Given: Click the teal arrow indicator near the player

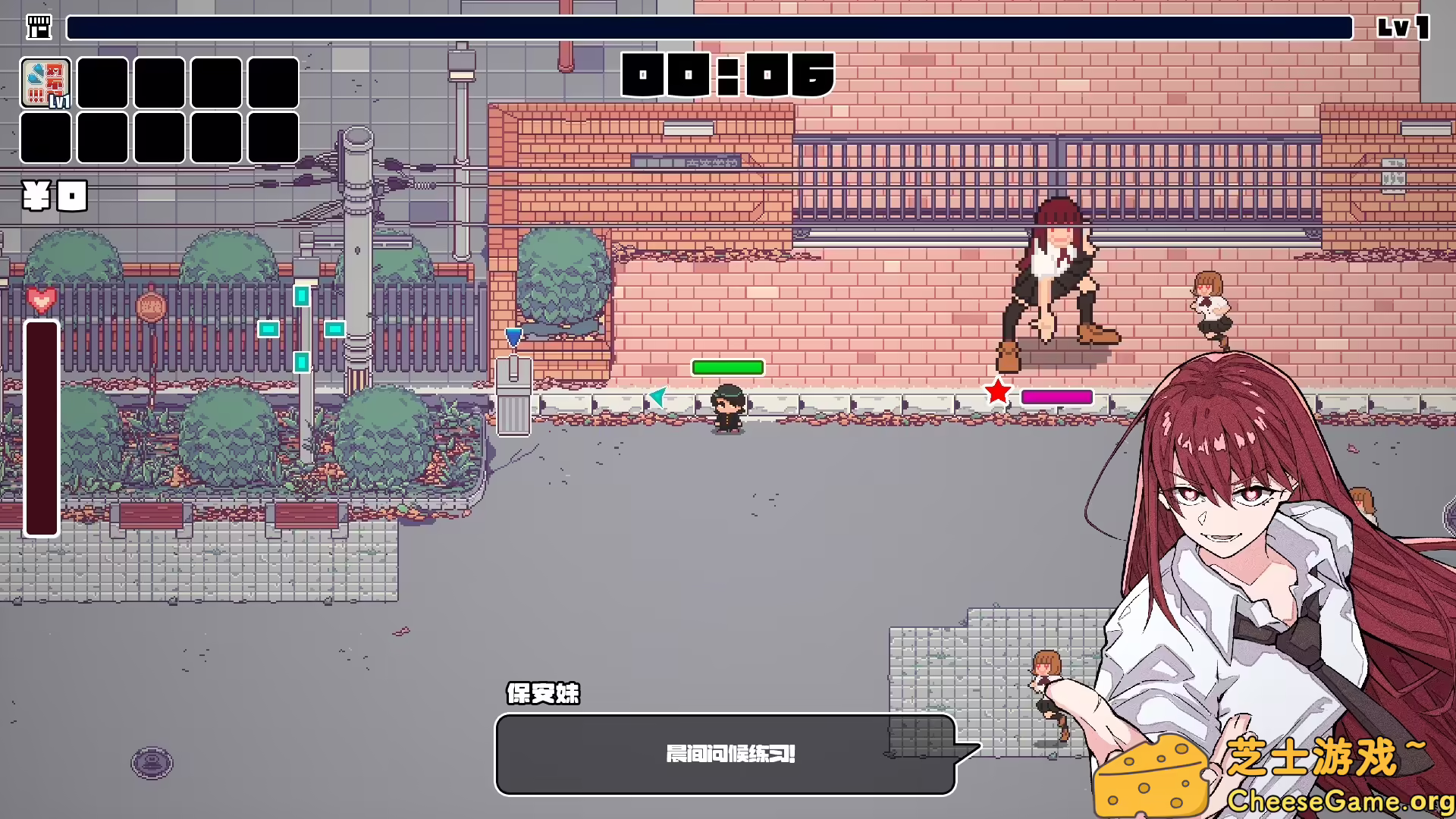Looking at the screenshot, I should coord(657,397).
